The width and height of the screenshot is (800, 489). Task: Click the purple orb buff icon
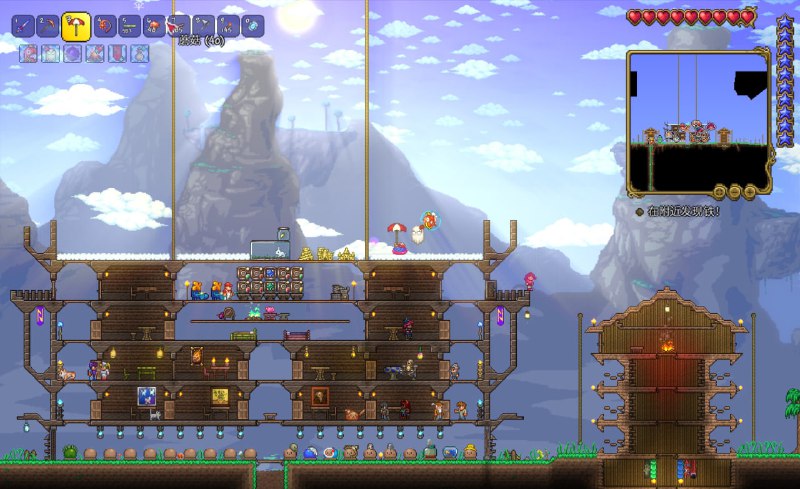coord(73,54)
